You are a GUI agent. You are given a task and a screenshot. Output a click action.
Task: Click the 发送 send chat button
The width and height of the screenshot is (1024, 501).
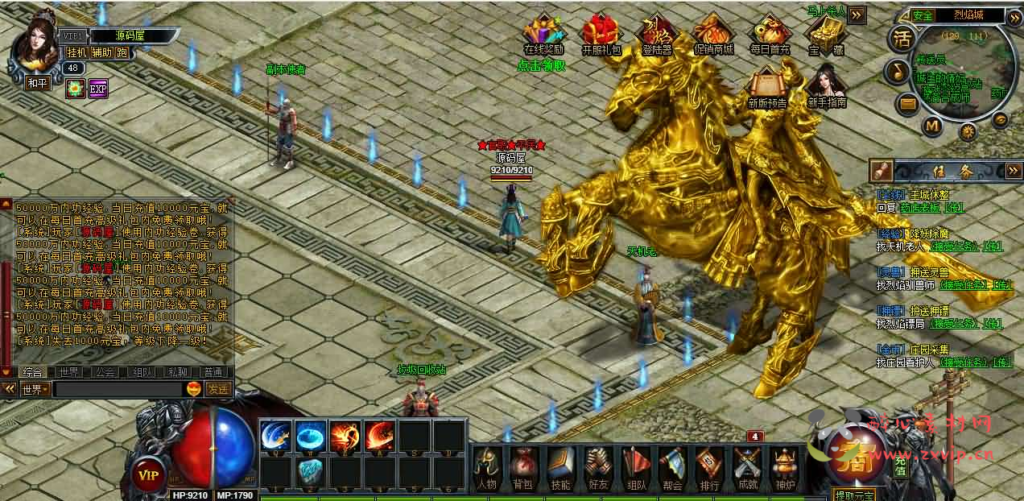click(218, 388)
